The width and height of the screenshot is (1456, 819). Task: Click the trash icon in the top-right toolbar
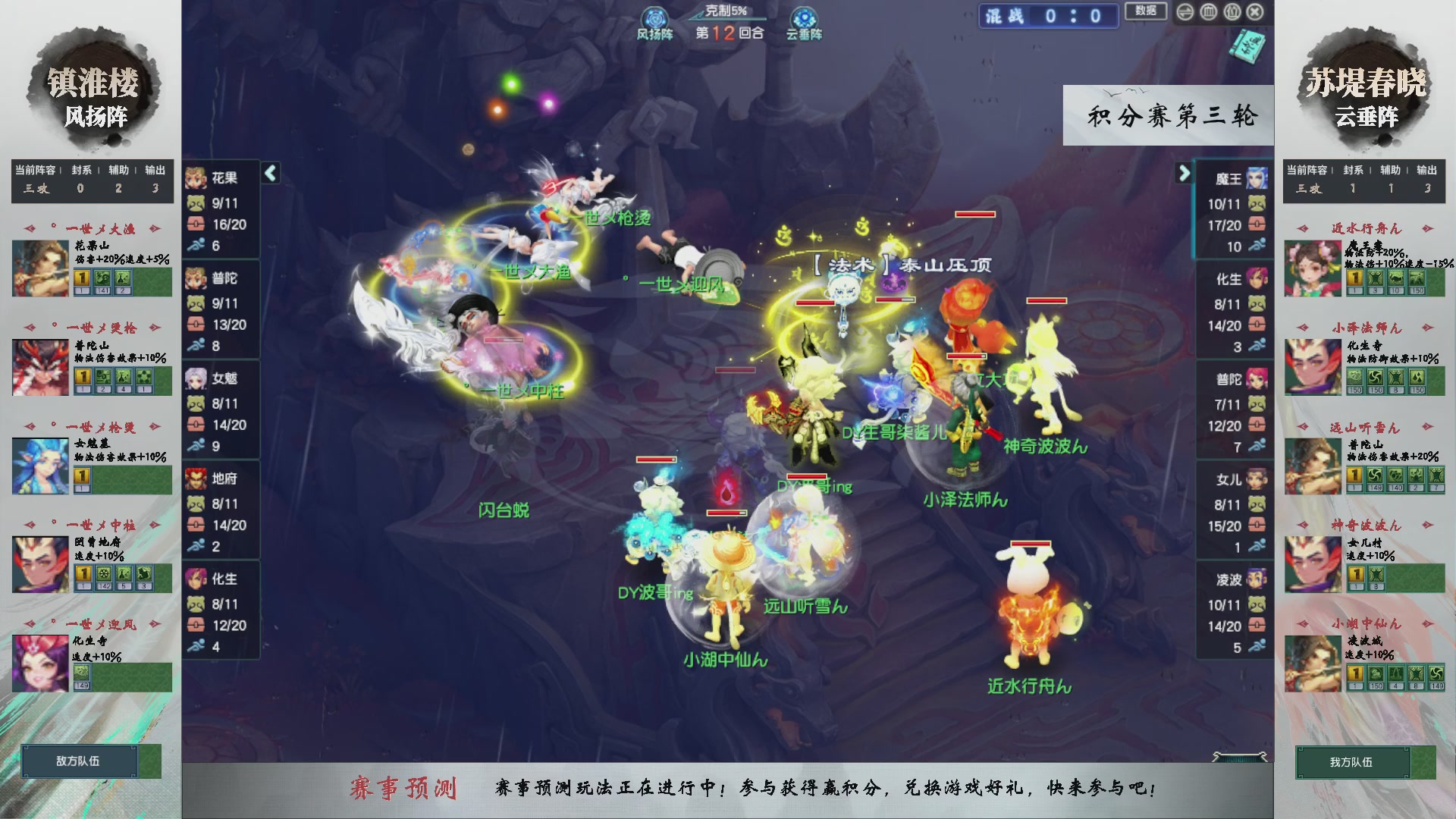pos(1231,11)
